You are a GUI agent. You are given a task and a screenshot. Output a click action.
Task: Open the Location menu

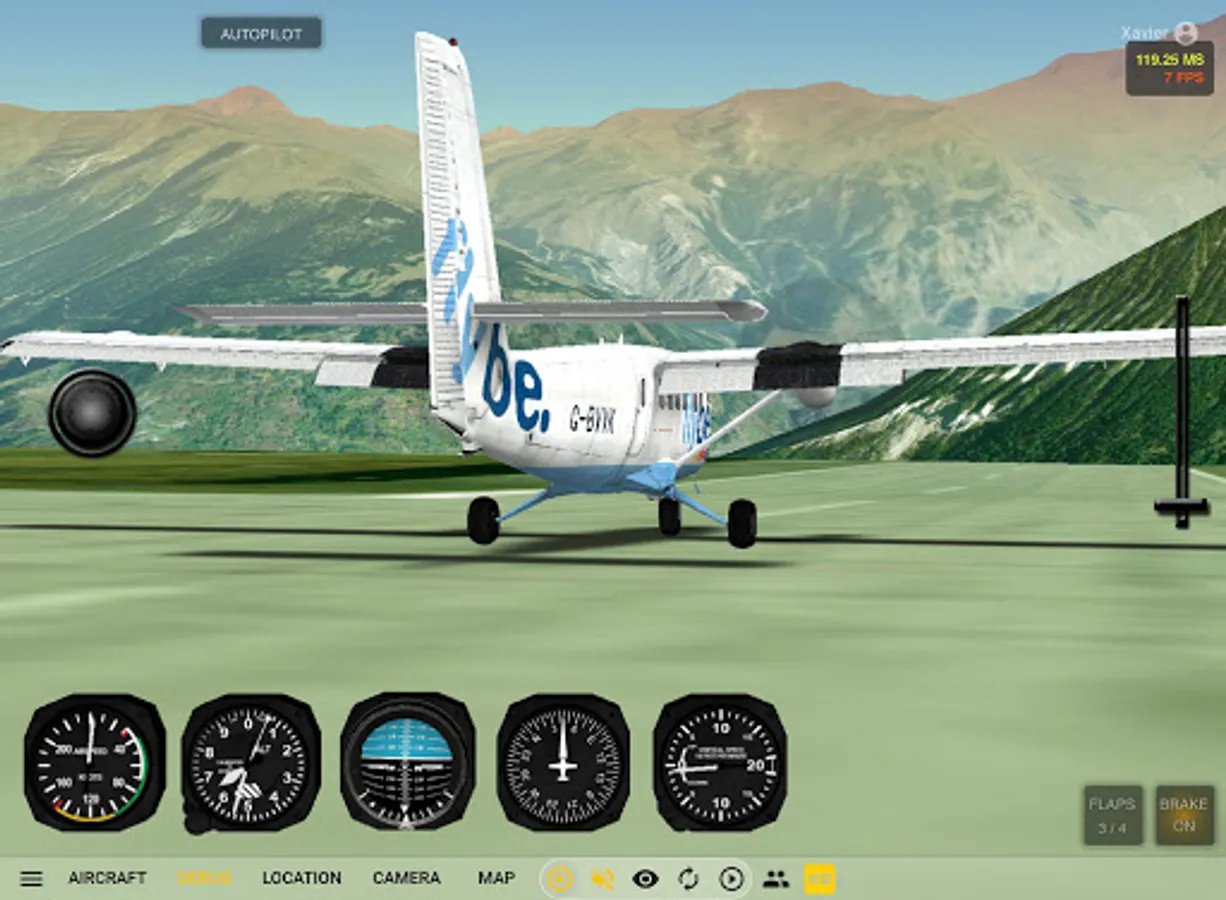coord(301,878)
